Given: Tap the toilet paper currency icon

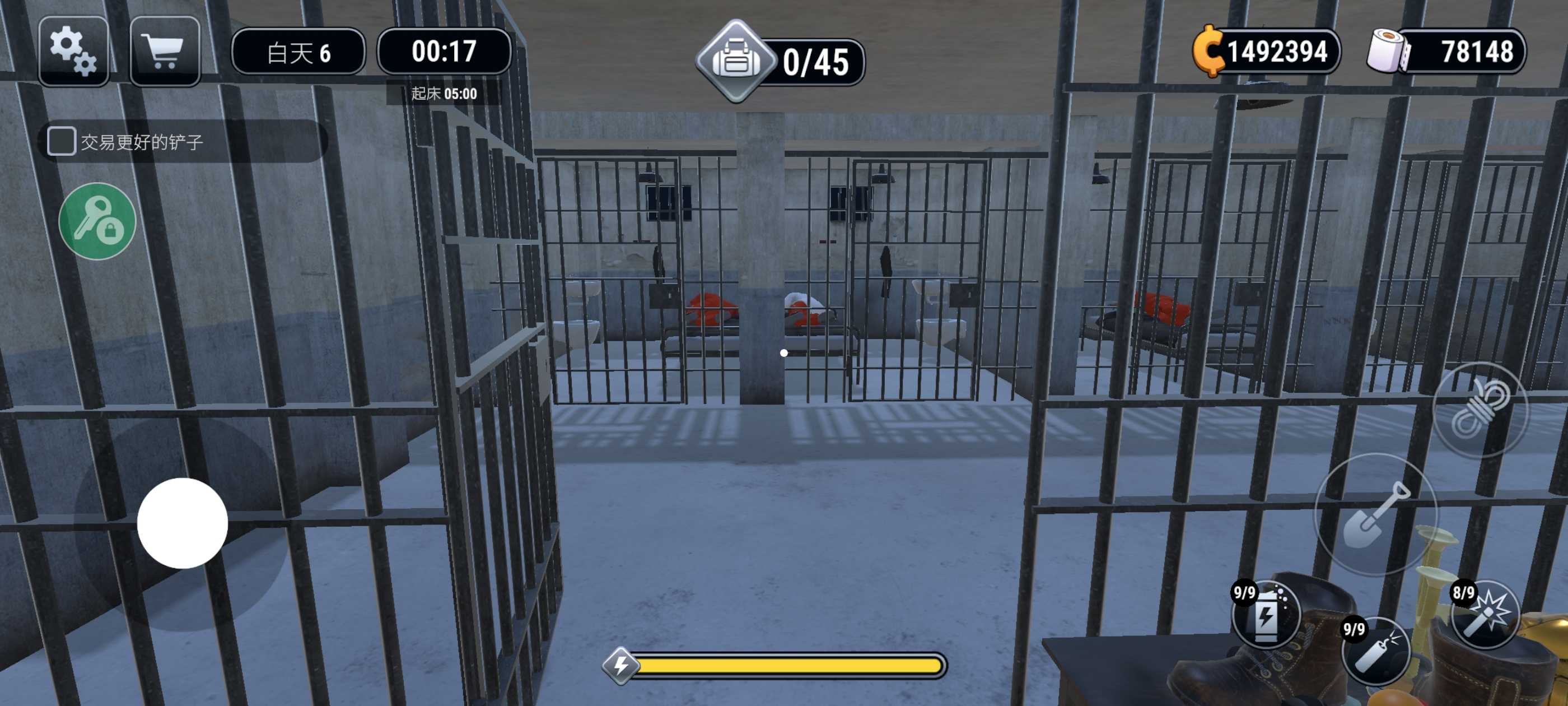Looking at the screenshot, I should coord(1388,51).
